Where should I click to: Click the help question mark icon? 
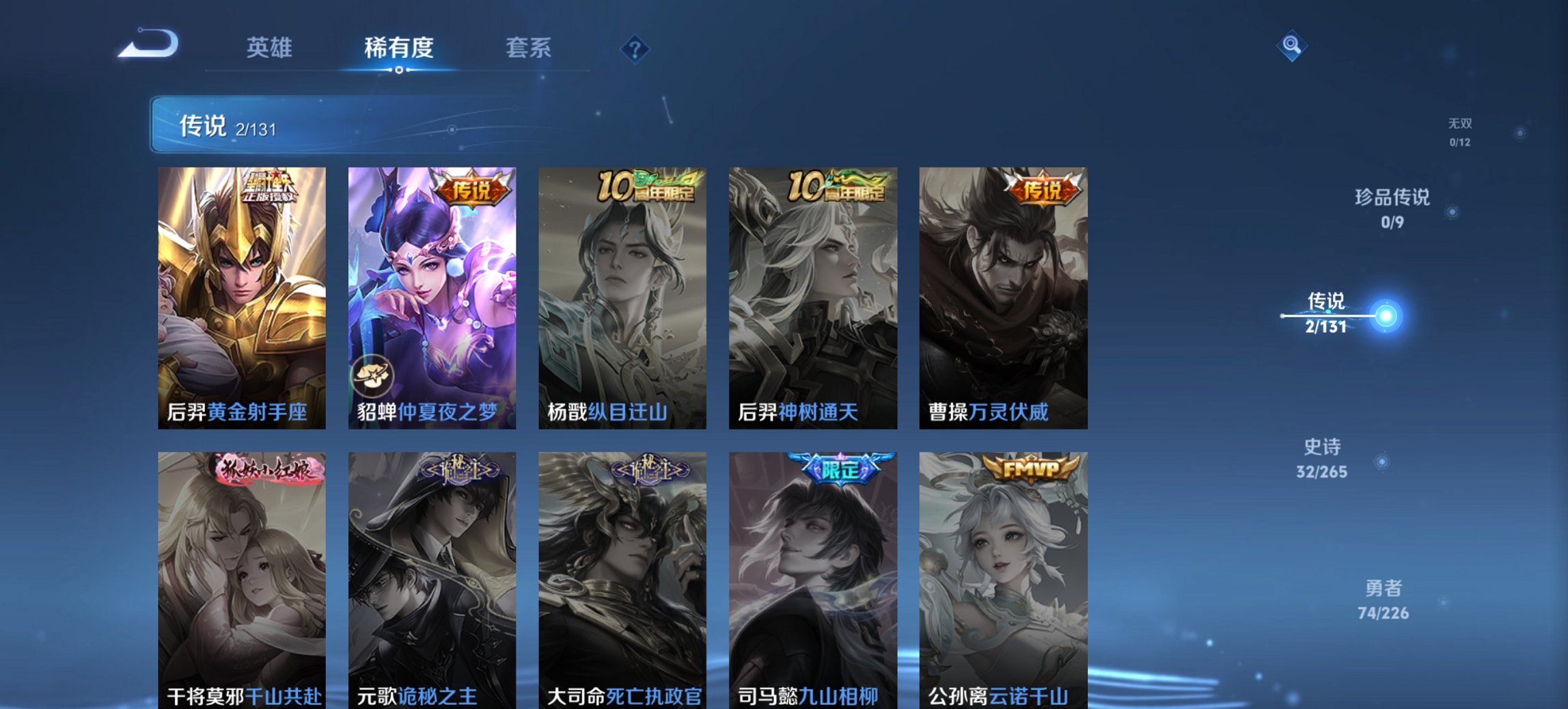point(635,49)
